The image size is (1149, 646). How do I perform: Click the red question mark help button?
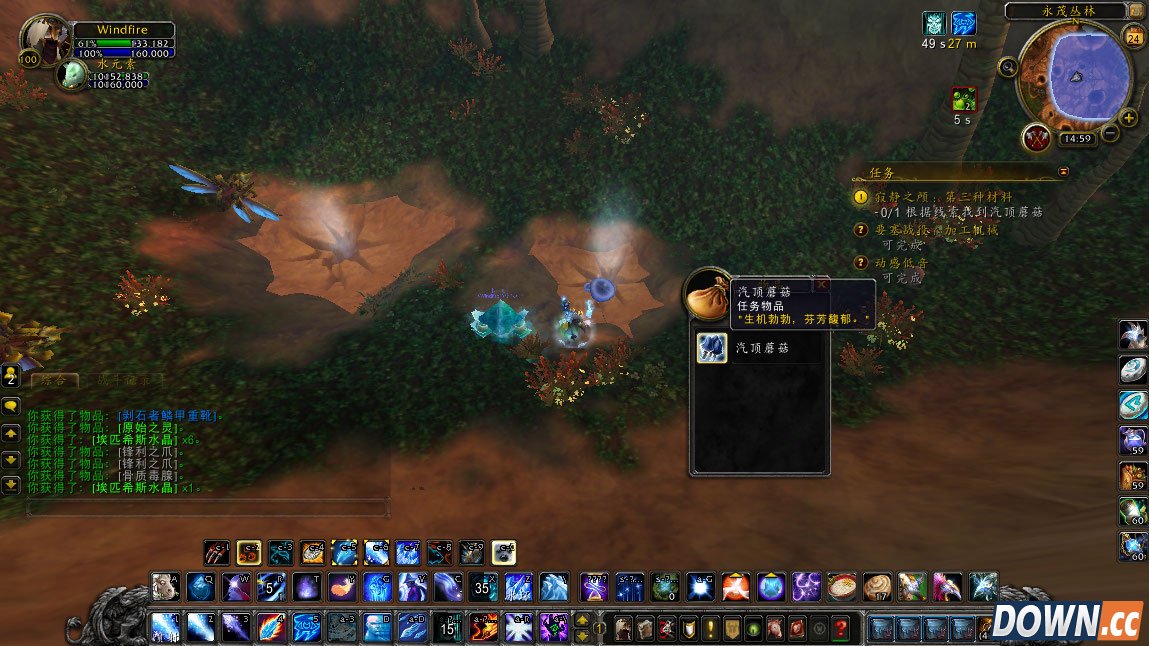coord(842,628)
